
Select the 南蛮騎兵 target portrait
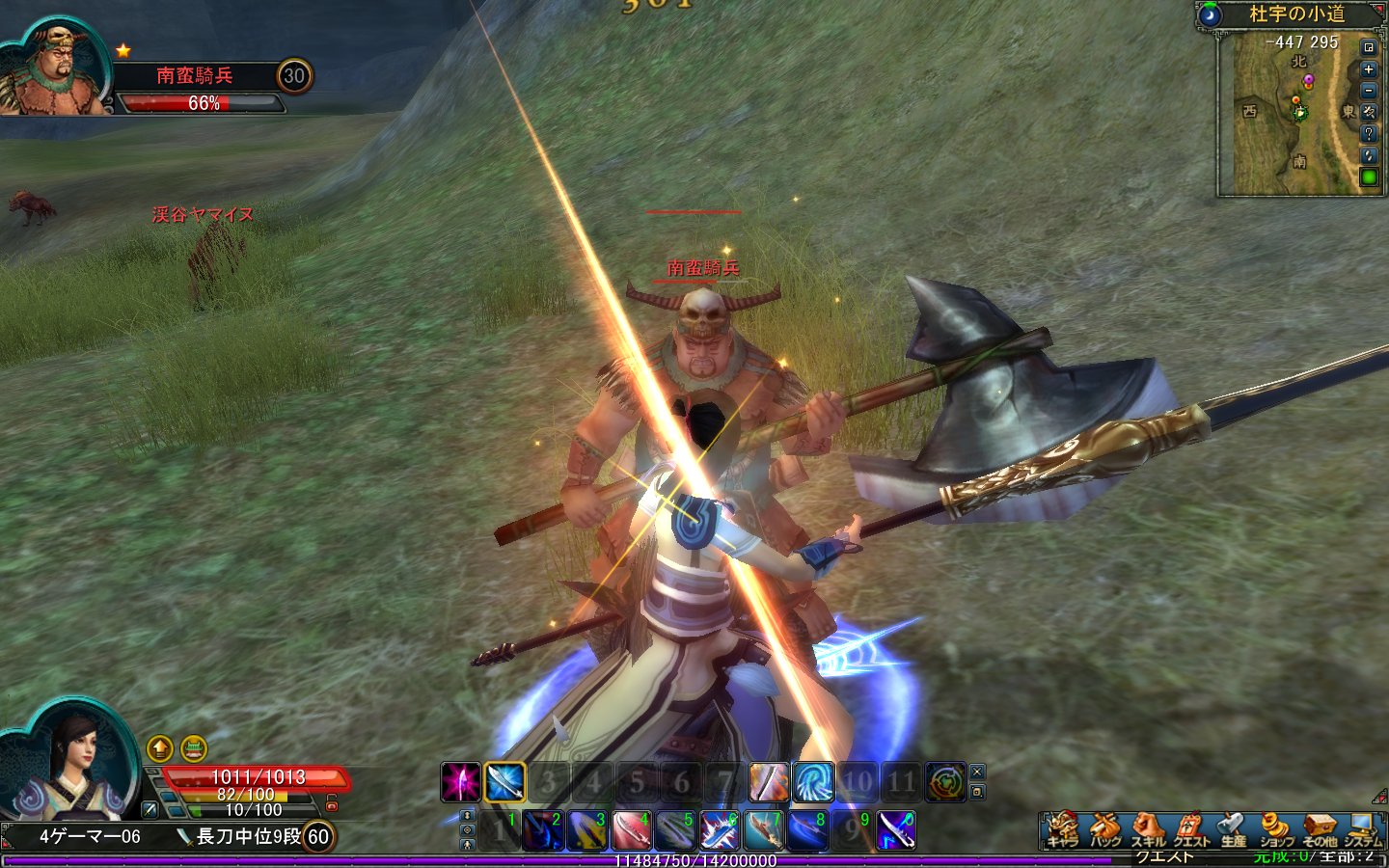pyautogui.click(x=53, y=69)
